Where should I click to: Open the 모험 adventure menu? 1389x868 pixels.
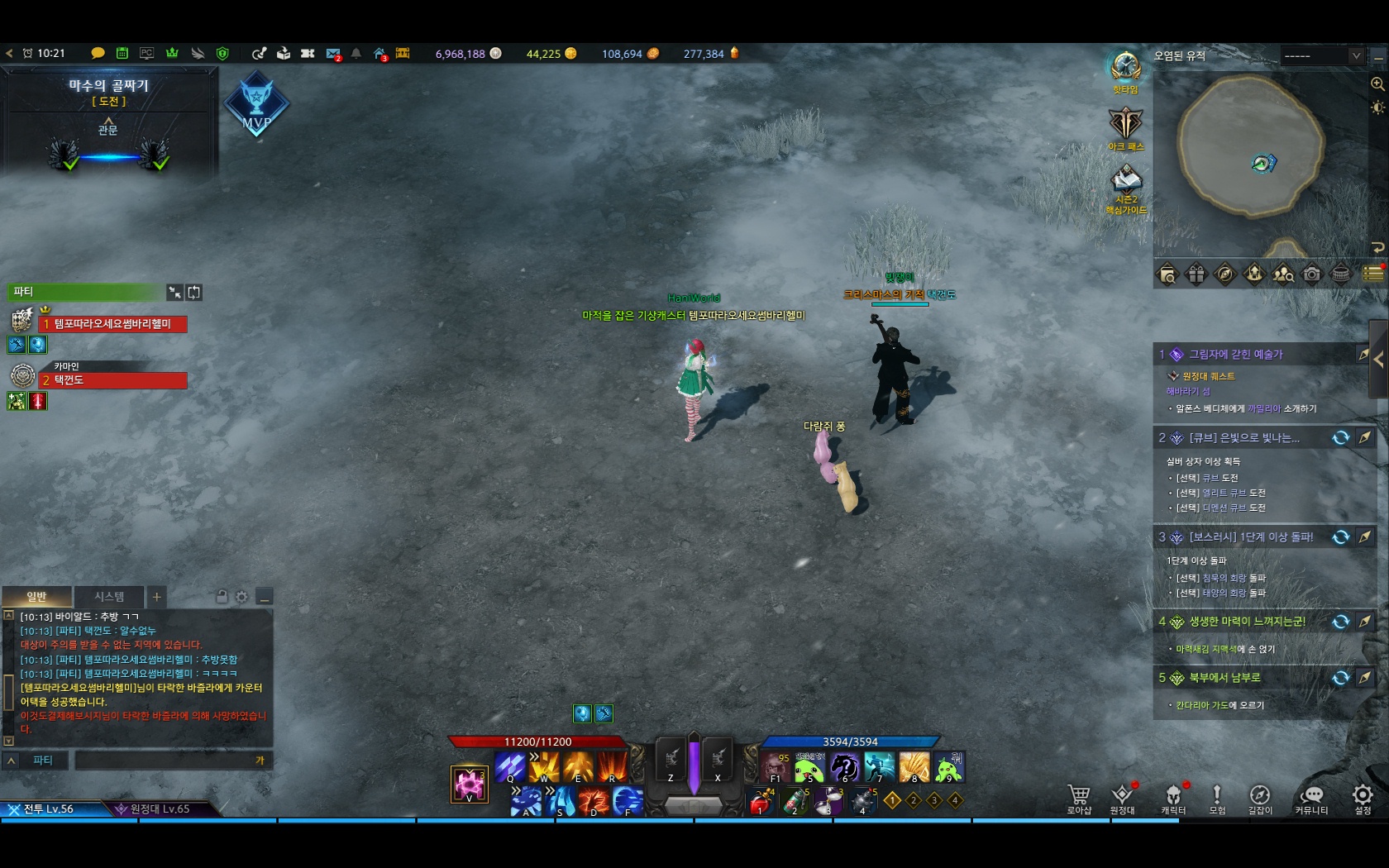tap(1217, 798)
